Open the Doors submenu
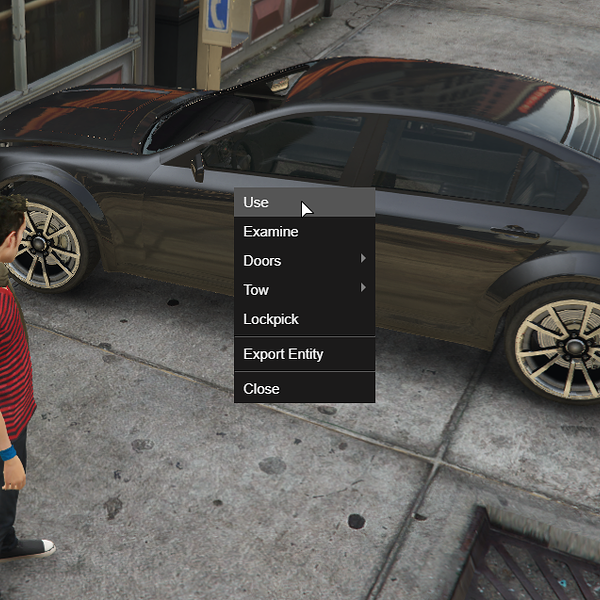 pos(263,261)
